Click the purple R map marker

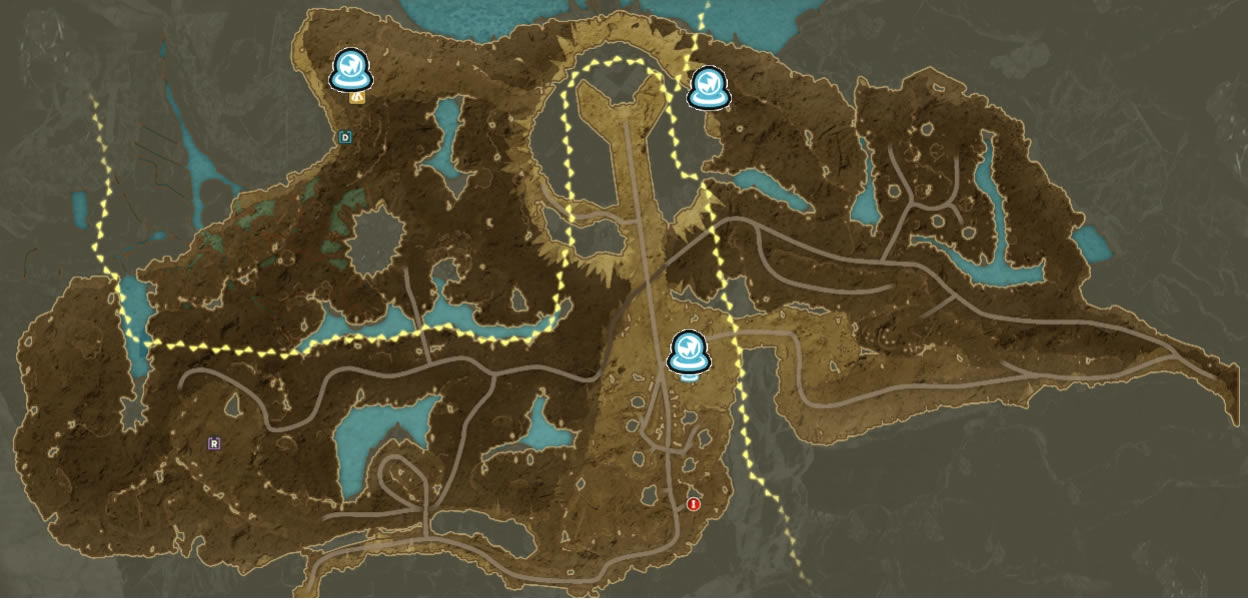[x=214, y=443]
